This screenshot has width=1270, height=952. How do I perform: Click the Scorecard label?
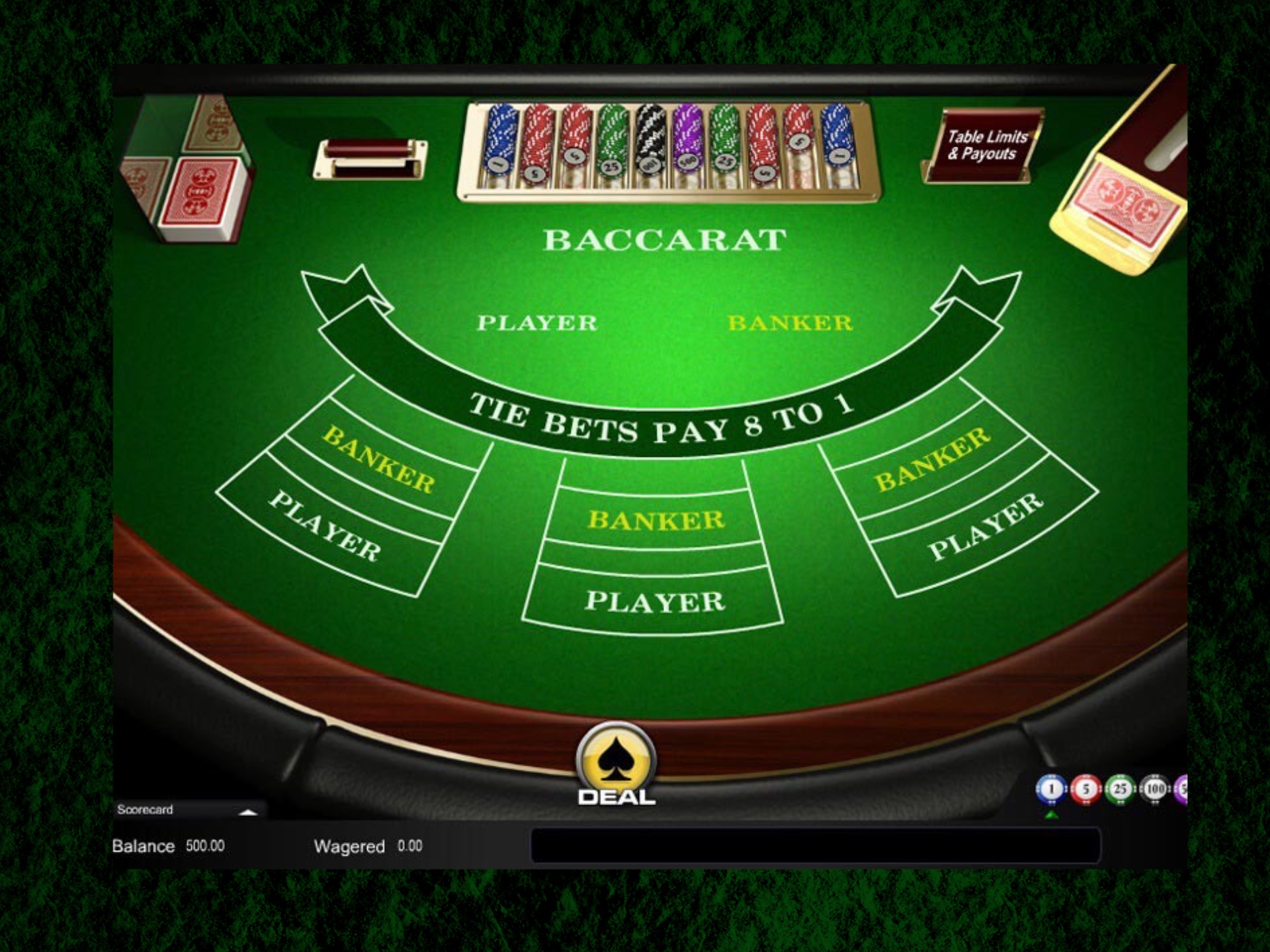(x=146, y=811)
